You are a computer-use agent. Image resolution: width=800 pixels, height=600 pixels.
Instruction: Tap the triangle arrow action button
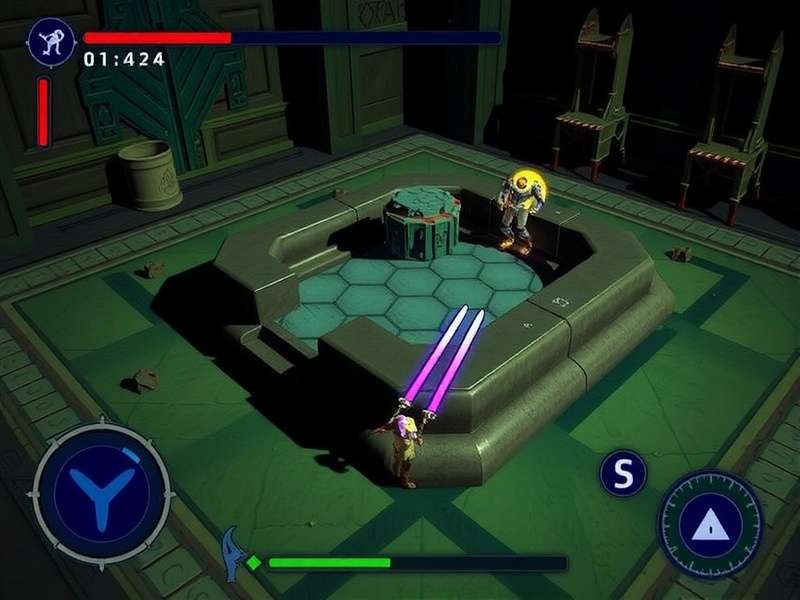click(x=711, y=522)
